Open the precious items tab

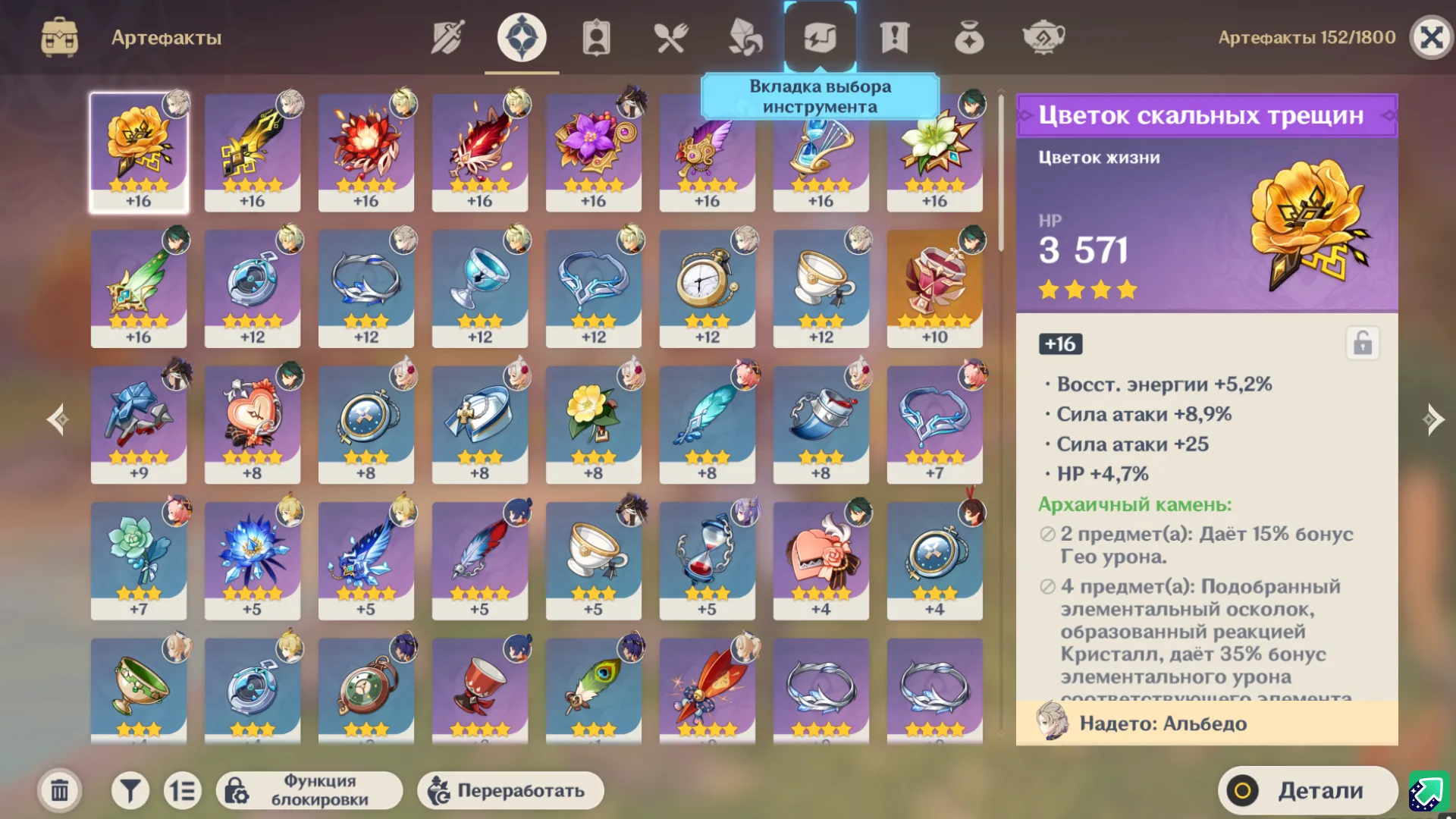(x=970, y=36)
